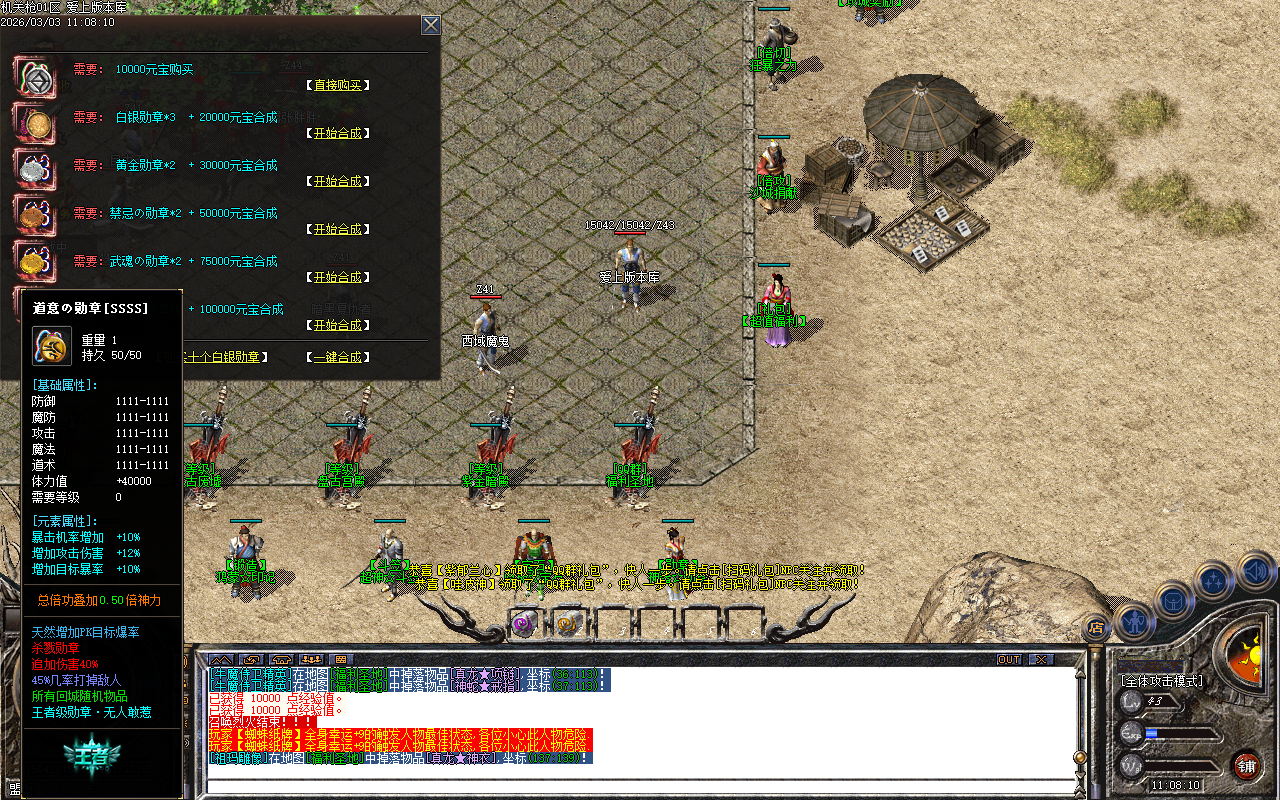Screen dimensions: 1280x800
Task: Click the house icon on chat toolbar
Action: pos(281,660)
